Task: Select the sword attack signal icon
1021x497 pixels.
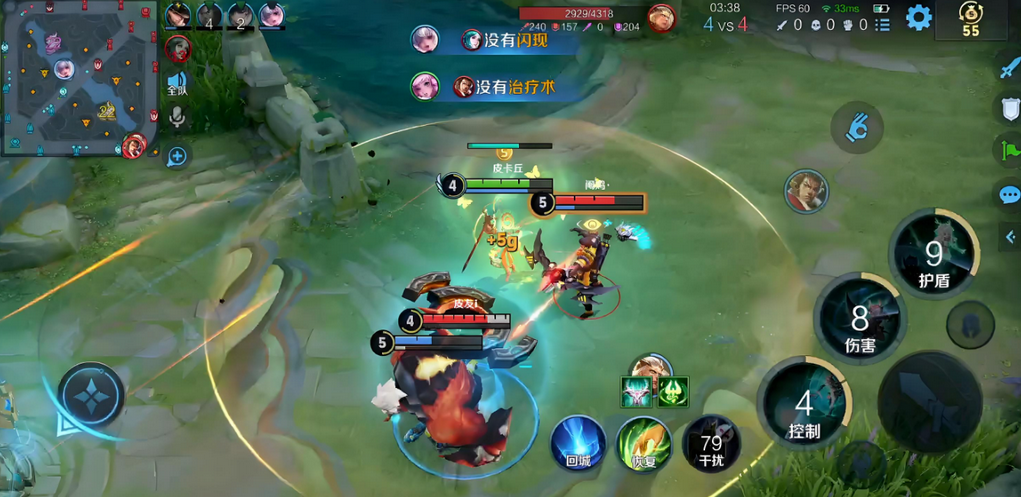Action: point(1008,68)
